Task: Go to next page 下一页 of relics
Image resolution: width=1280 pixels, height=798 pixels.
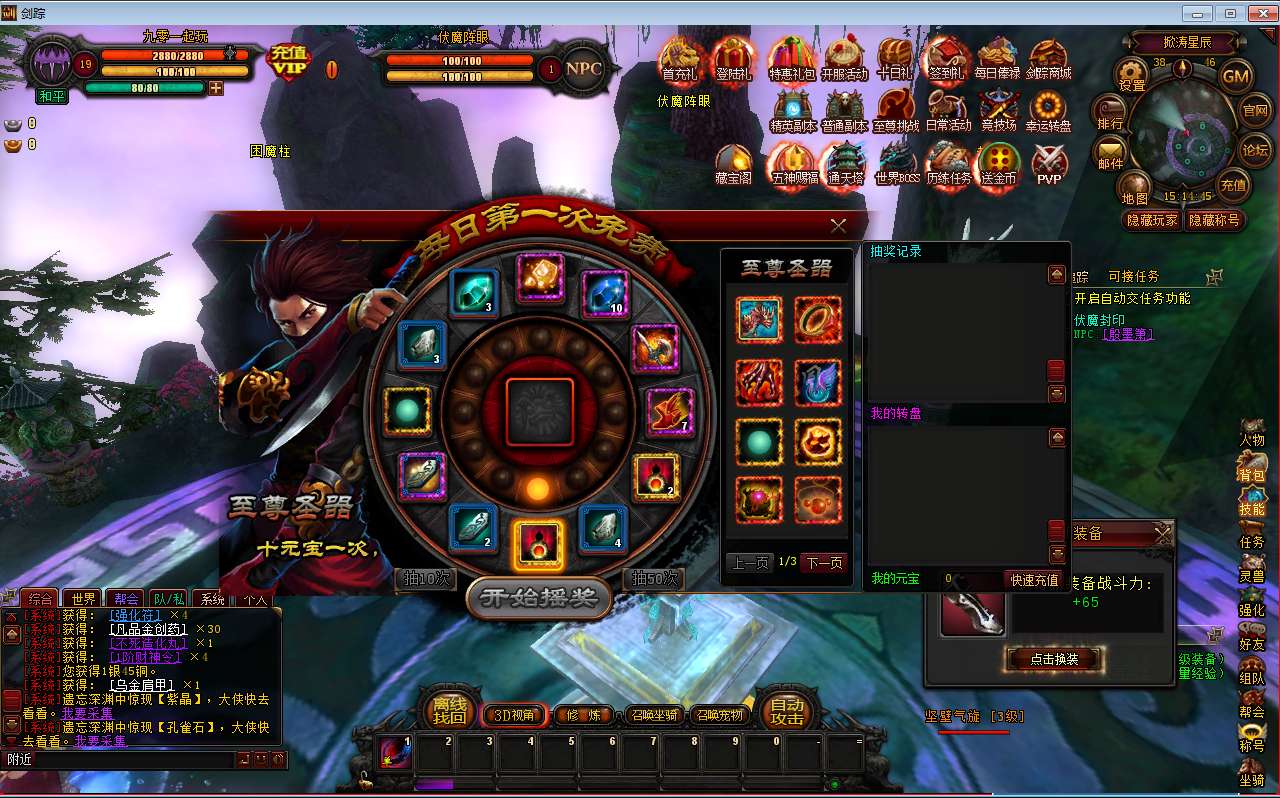Action: 824,563
